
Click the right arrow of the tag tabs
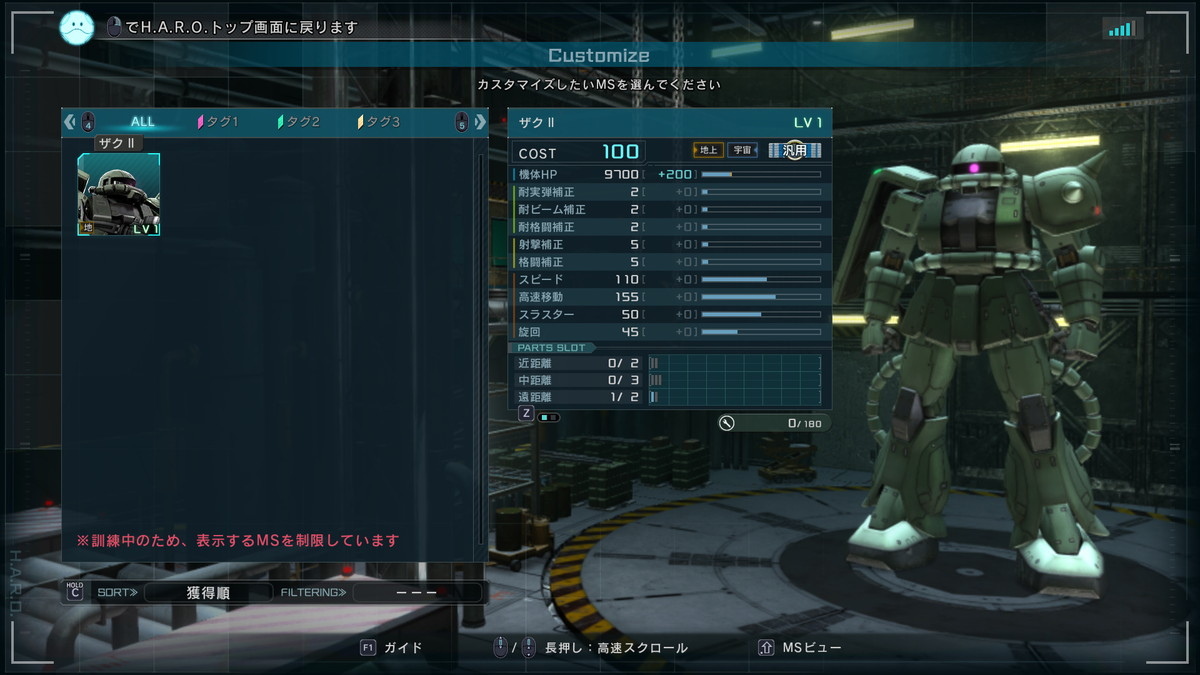point(480,122)
